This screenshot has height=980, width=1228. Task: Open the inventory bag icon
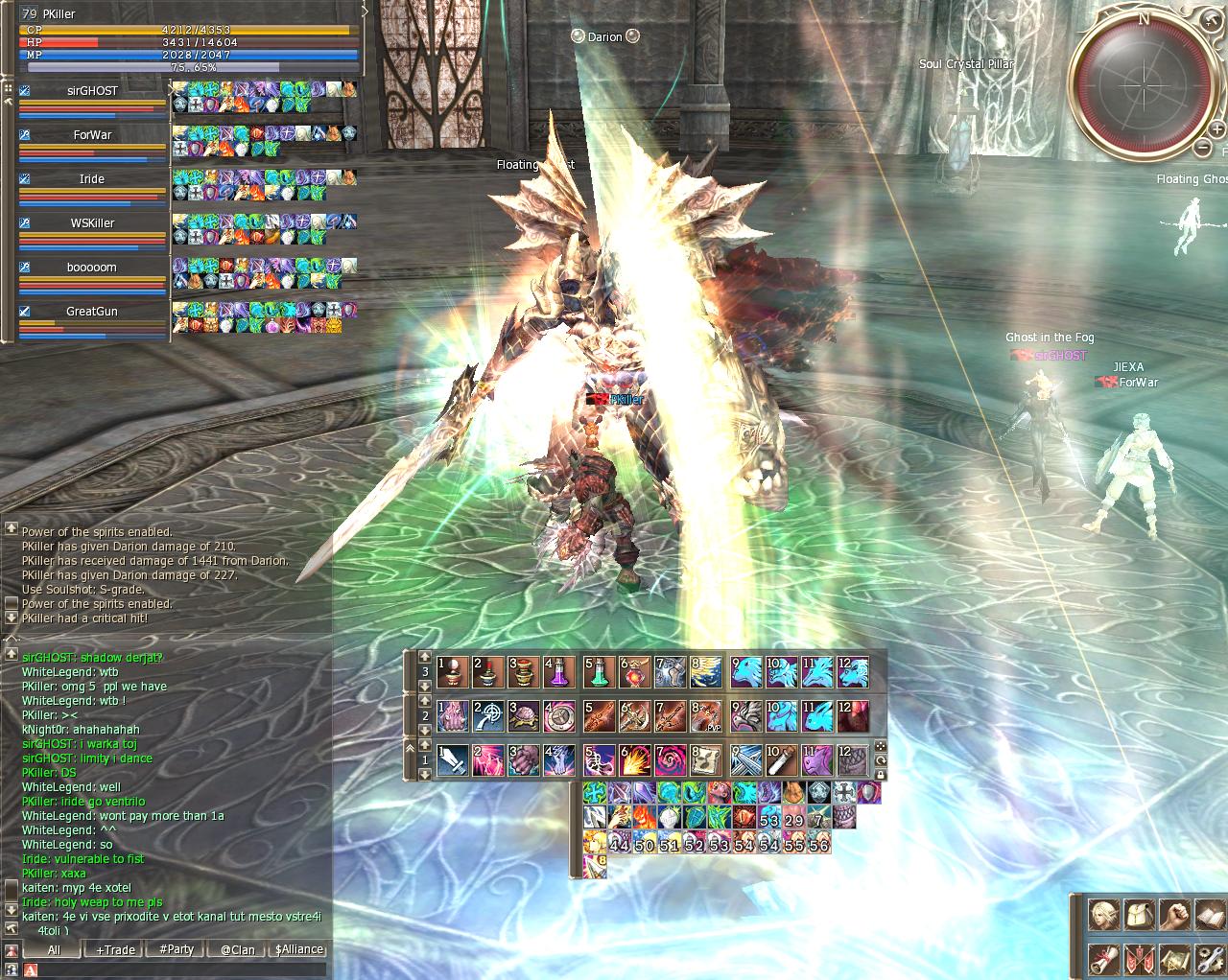coord(1140,915)
